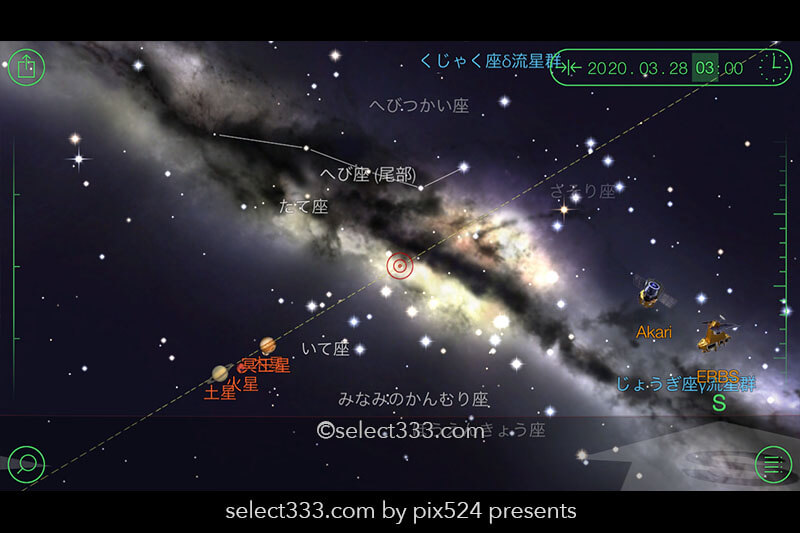Viewport: 800px width, 533px height.
Task: Select the minutes value 00
Action: point(733,68)
